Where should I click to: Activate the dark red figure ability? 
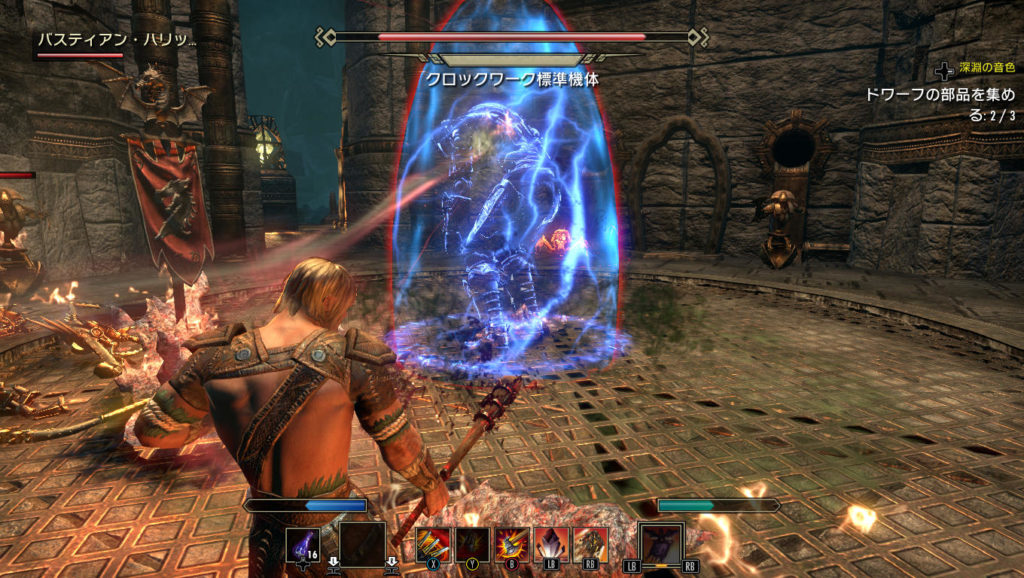coord(473,544)
